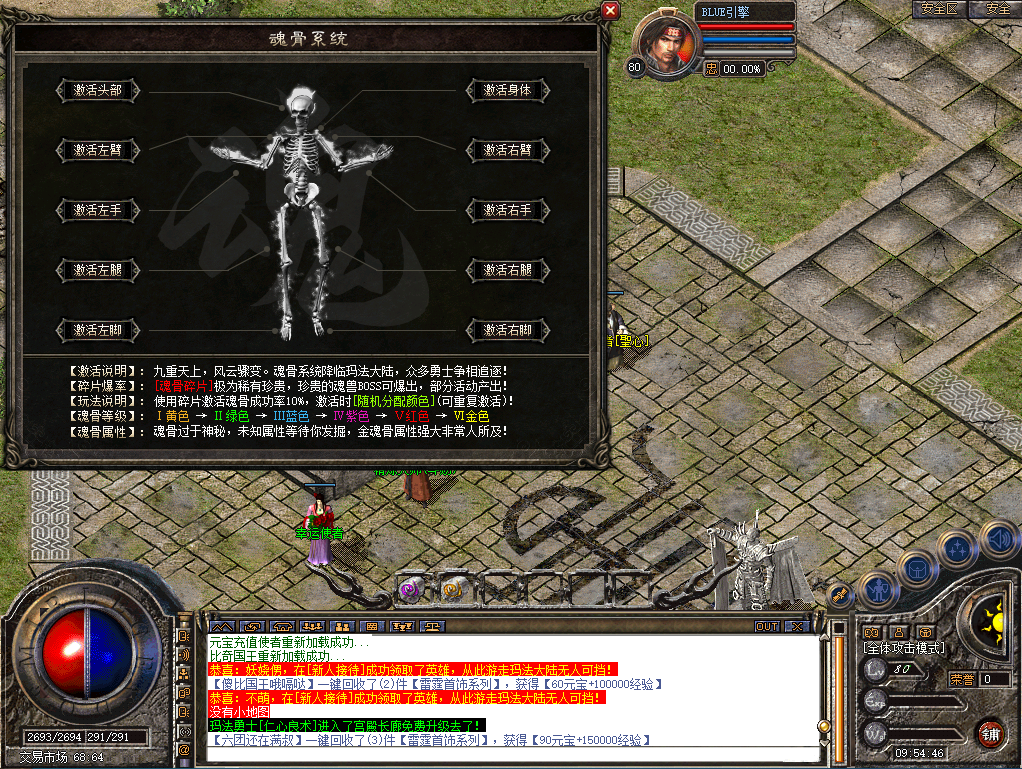Open the shop with the red 铺 button
The width and height of the screenshot is (1022, 769).
(989, 733)
